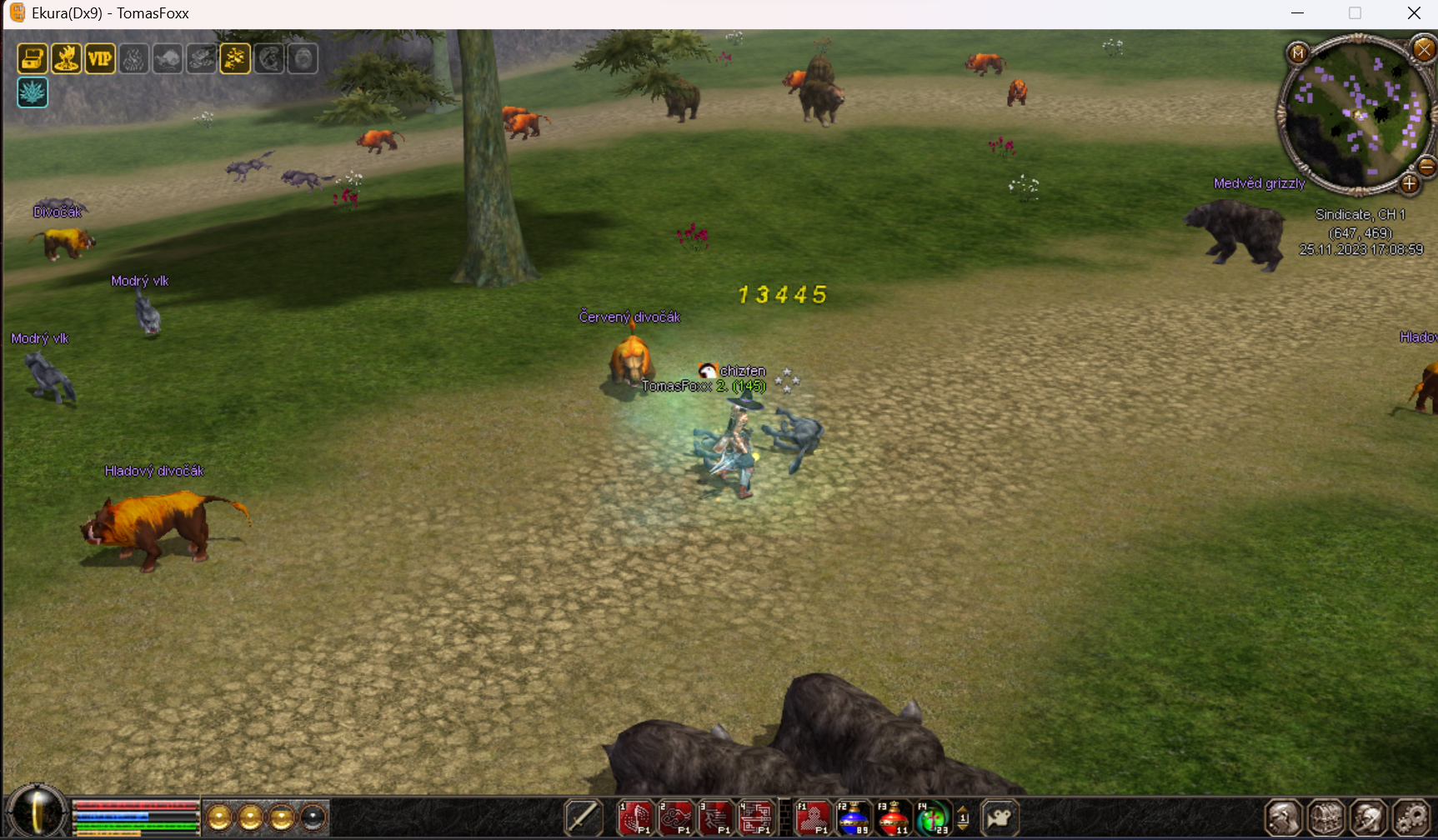Screen dimensions: 1438x840
Task: Zoom out the minimap with minus button
Action: point(1426,167)
